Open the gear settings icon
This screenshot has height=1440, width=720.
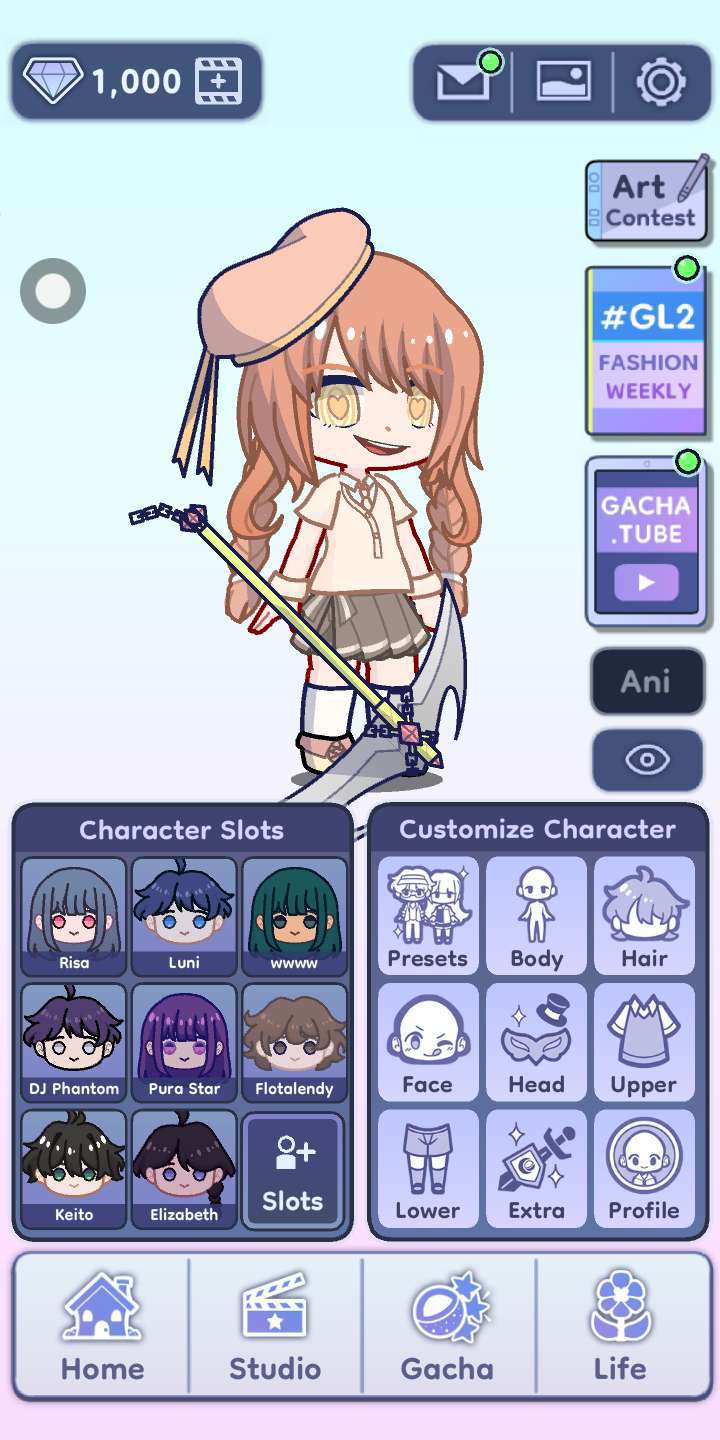point(660,82)
